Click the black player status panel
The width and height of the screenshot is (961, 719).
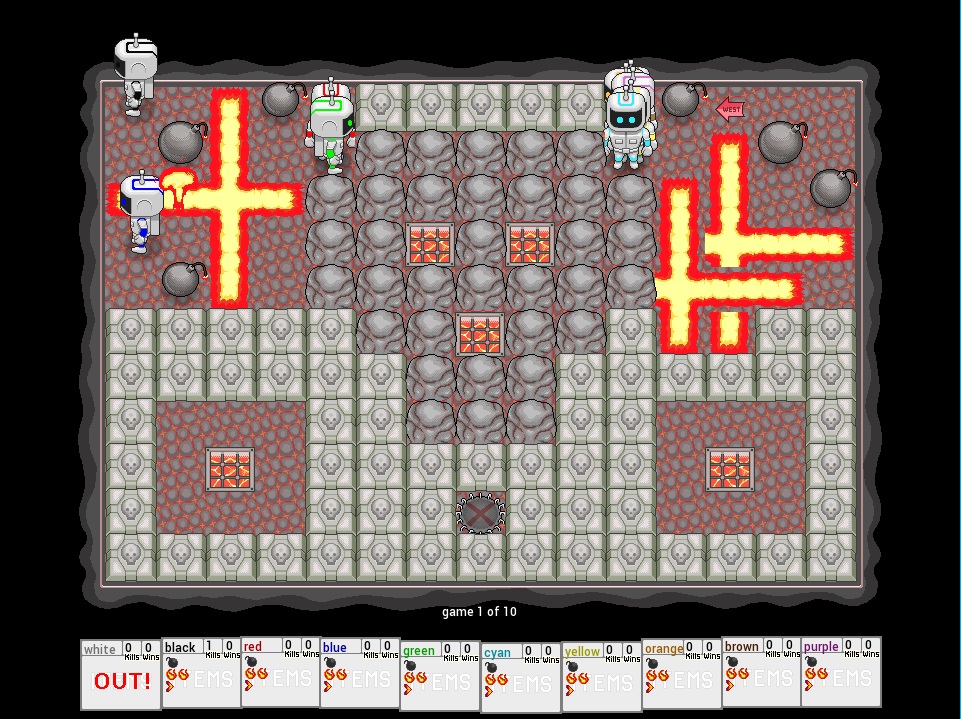point(201,673)
